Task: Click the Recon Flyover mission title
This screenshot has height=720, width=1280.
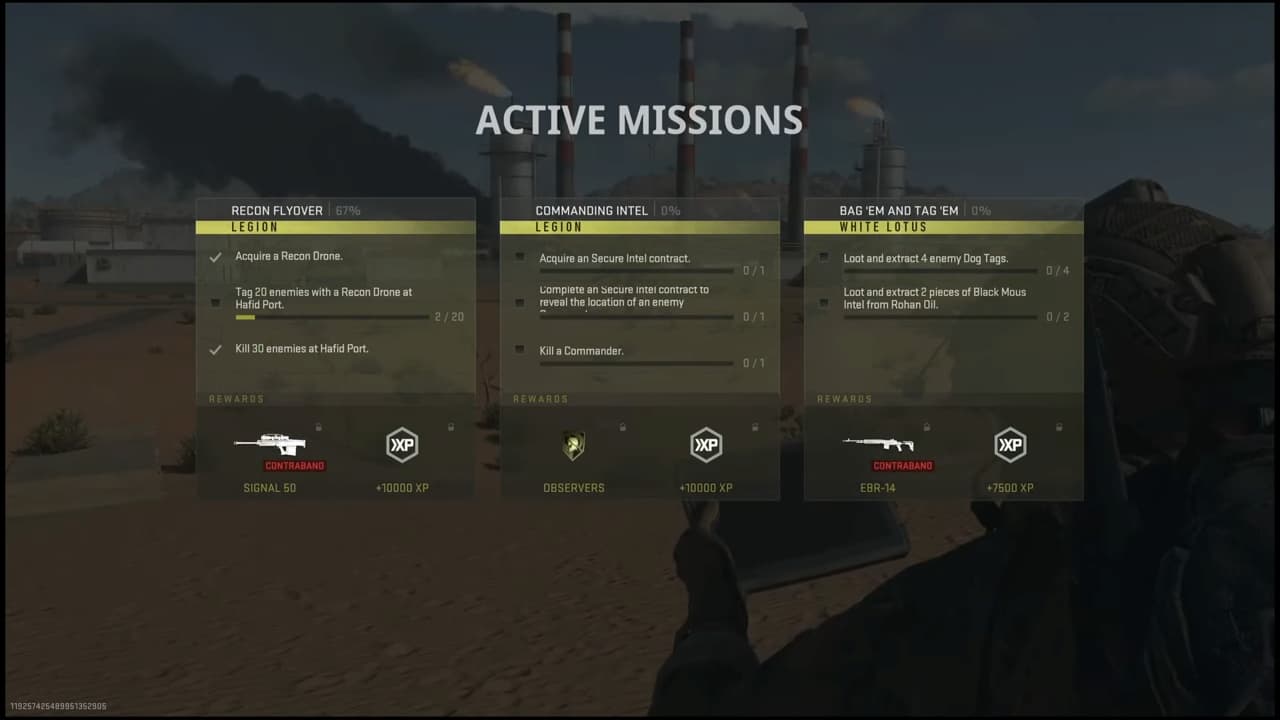Action: point(277,210)
